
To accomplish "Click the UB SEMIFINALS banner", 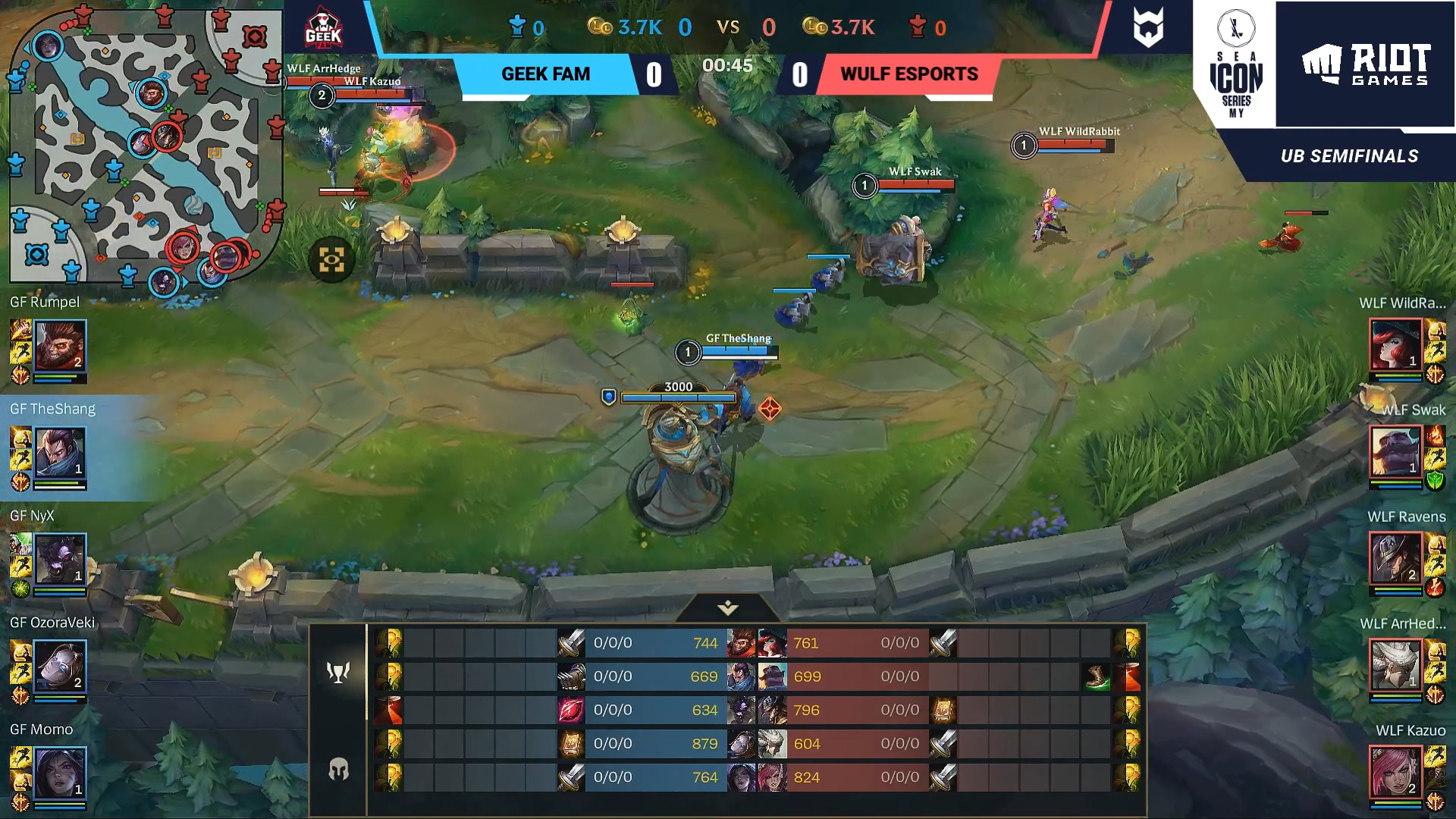I will [1347, 157].
